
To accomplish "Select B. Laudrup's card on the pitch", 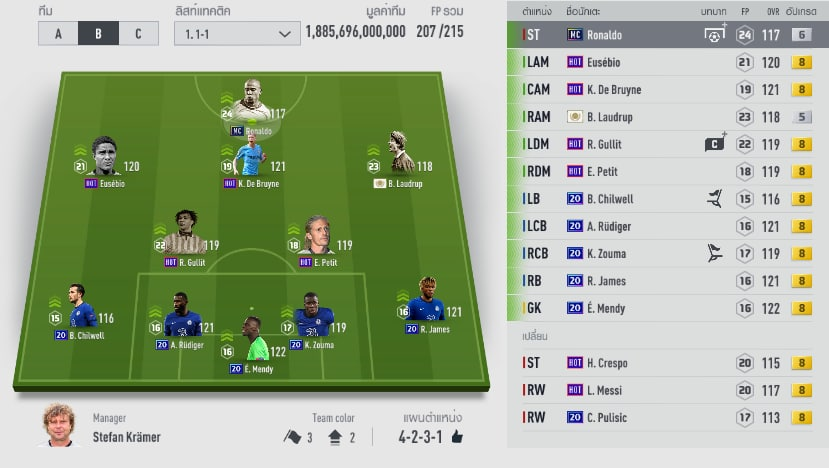I will pyautogui.click(x=401, y=158).
